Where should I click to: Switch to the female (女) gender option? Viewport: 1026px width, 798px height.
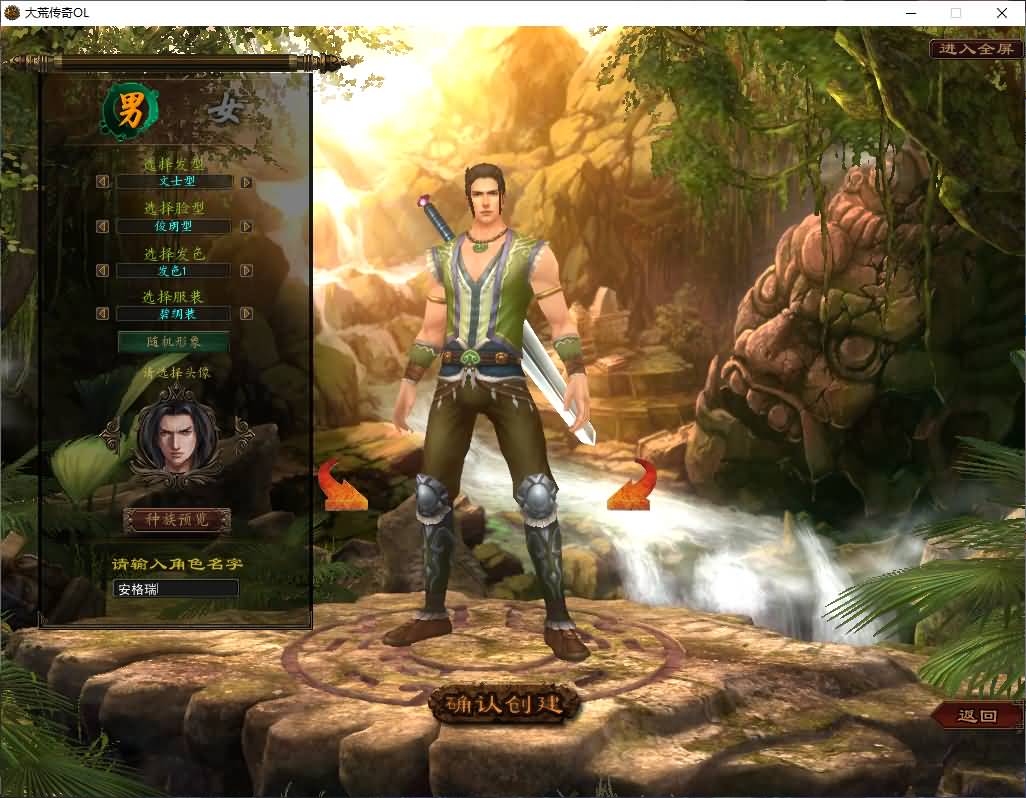click(226, 110)
